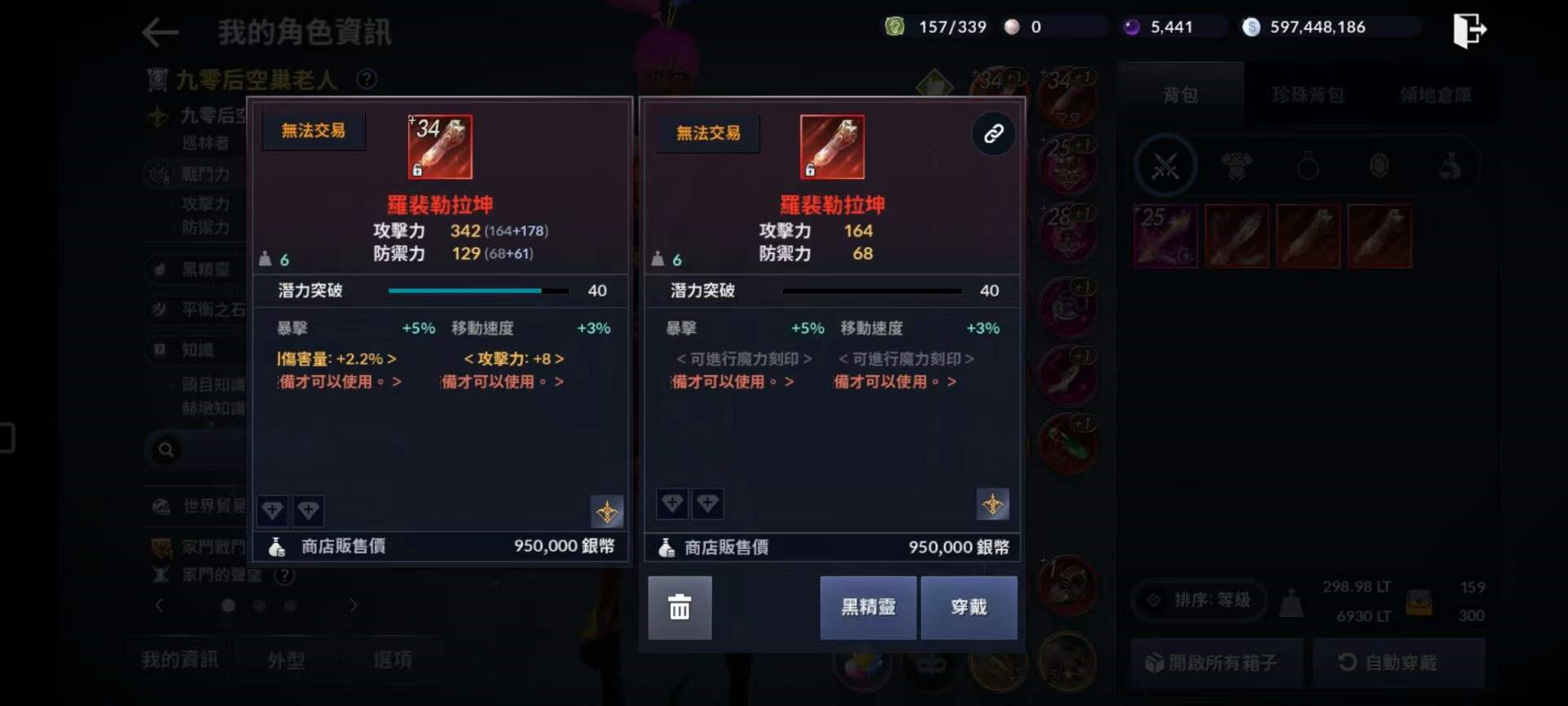Screen dimensions: 1568x706
Task: Open the gem equipment category
Action: click(1379, 165)
